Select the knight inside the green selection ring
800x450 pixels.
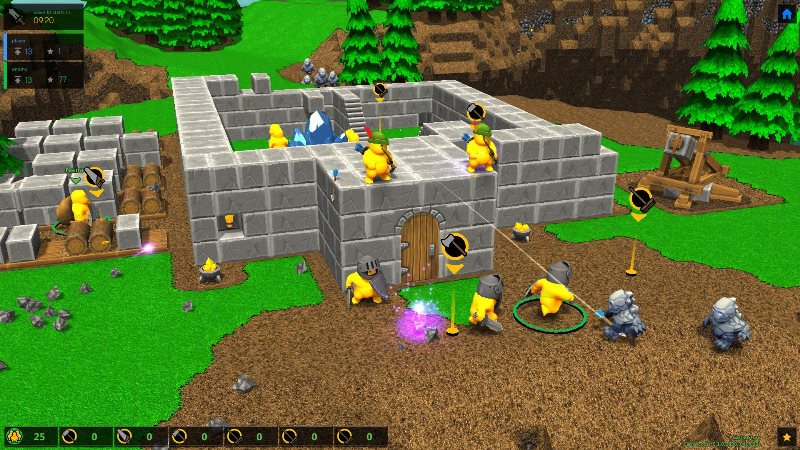[x=551, y=292]
